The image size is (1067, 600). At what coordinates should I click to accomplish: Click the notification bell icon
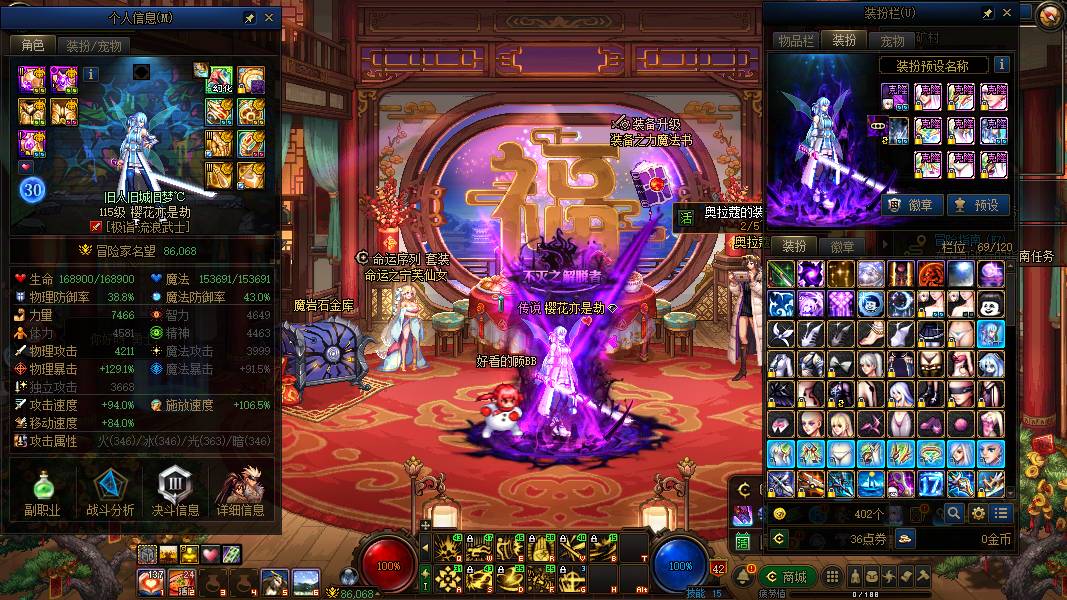click(x=743, y=577)
